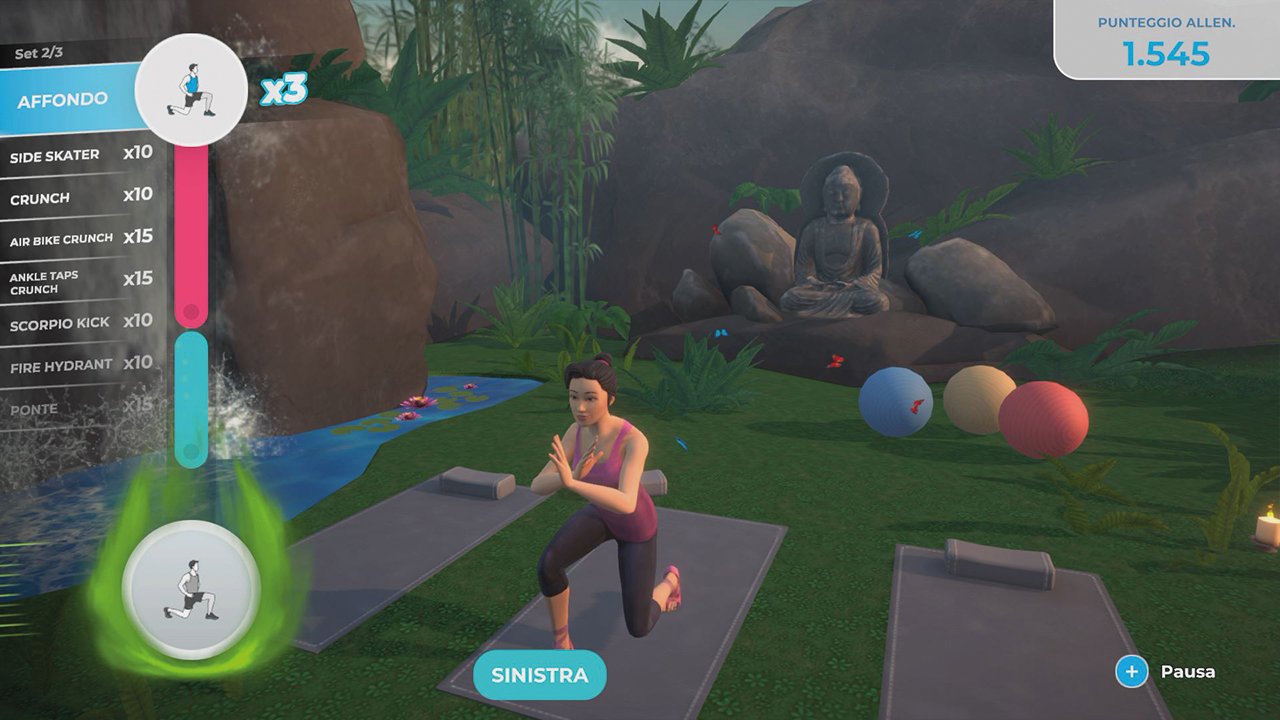Pick the Air Bike Crunch entry
Image resolution: width=1280 pixels, height=720 pixels.
pyautogui.click(x=80, y=239)
